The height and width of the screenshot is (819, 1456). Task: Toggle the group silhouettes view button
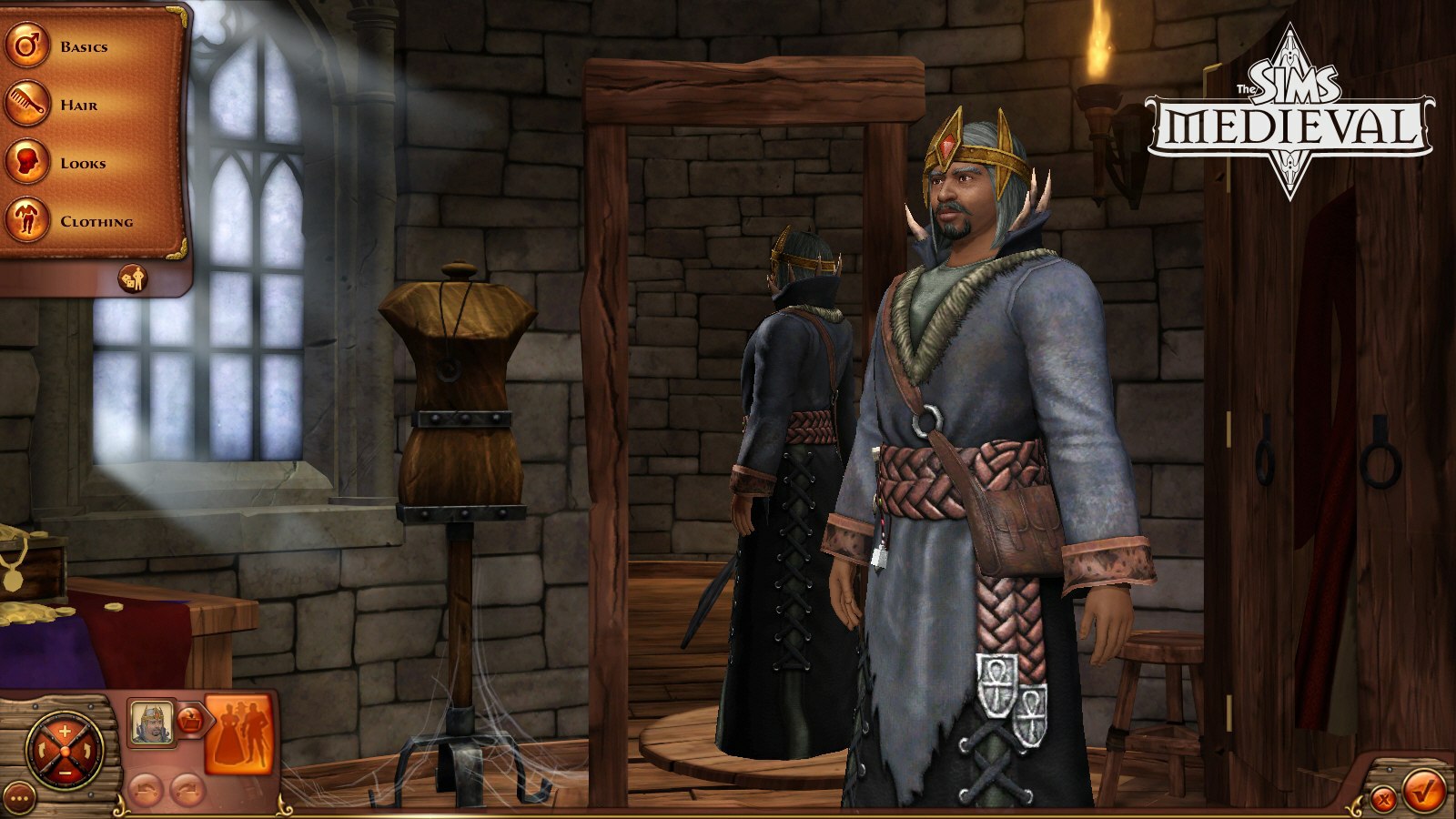(241, 733)
